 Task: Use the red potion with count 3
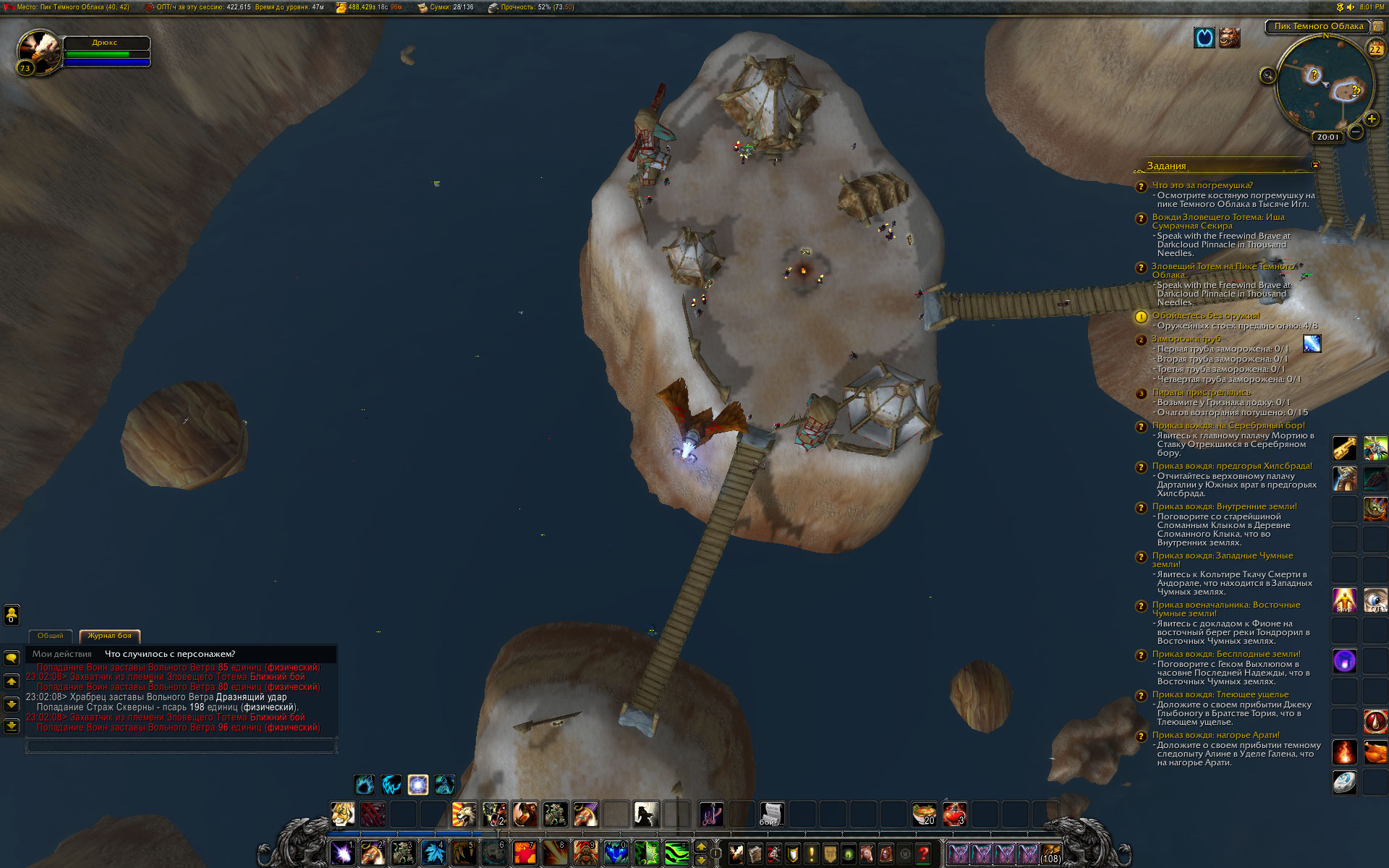[954, 814]
